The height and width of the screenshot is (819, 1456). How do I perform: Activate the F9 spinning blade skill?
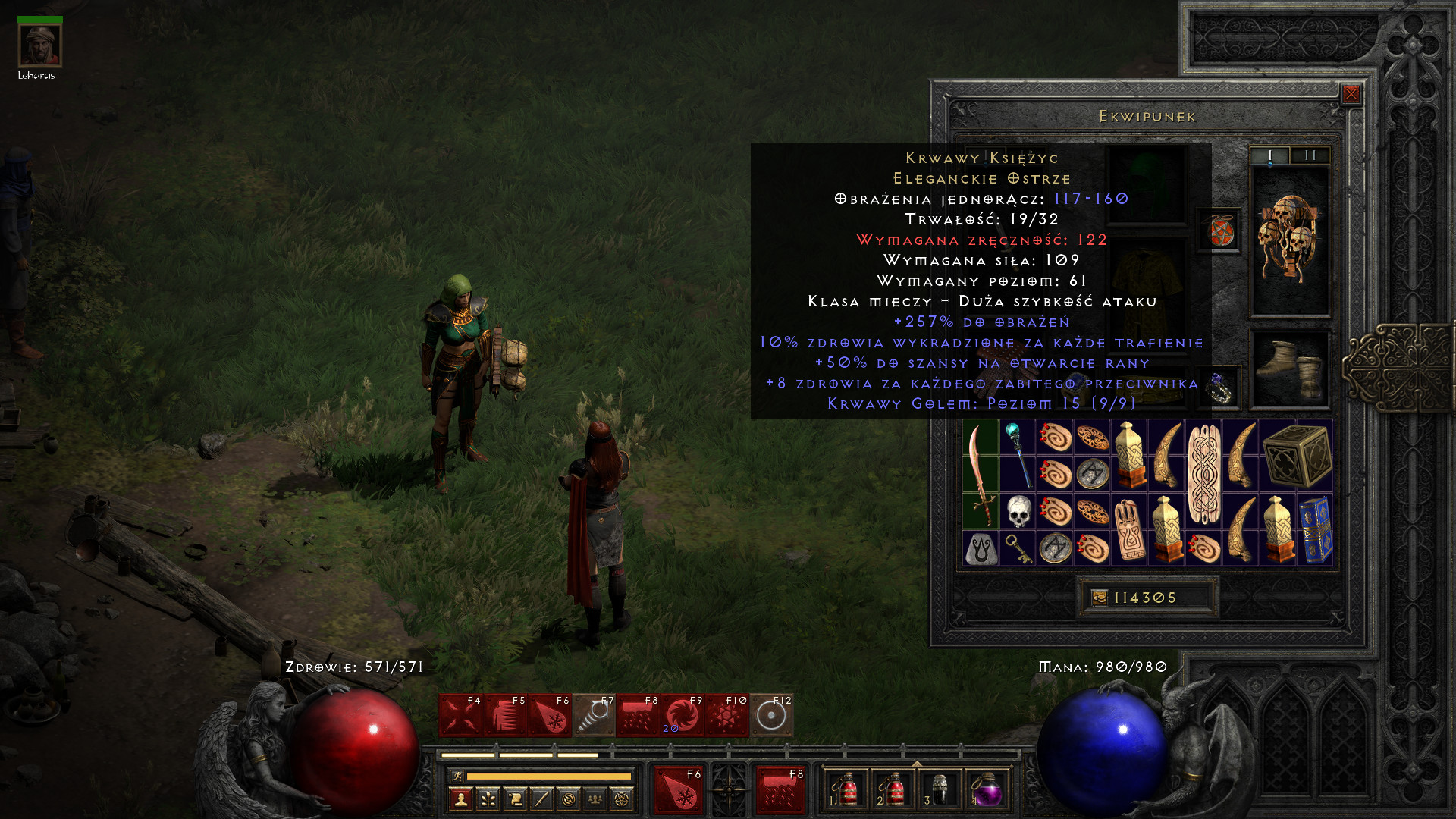tap(682, 715)
